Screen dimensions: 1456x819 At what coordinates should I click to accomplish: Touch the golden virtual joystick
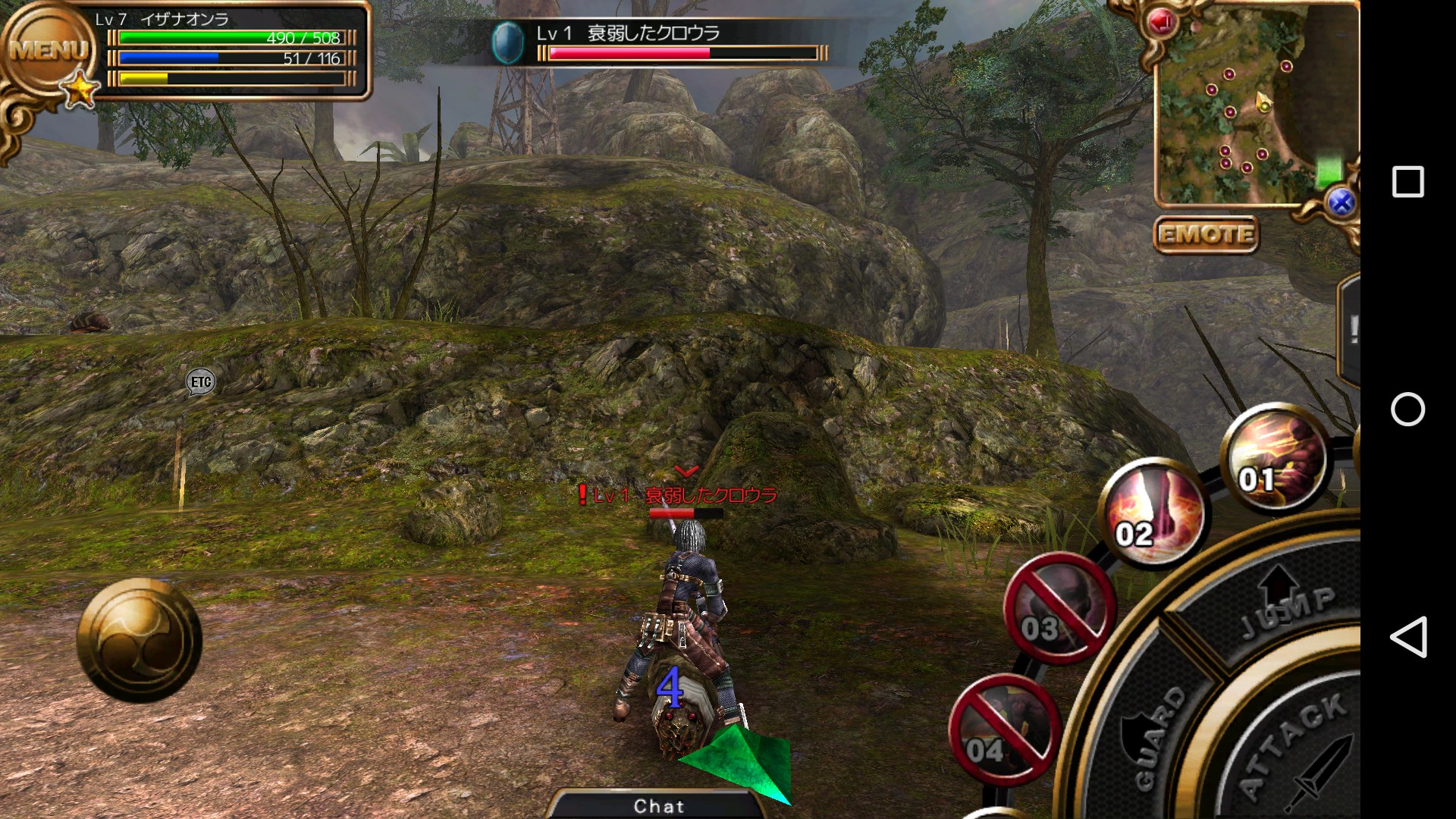[x=140, y=641]
